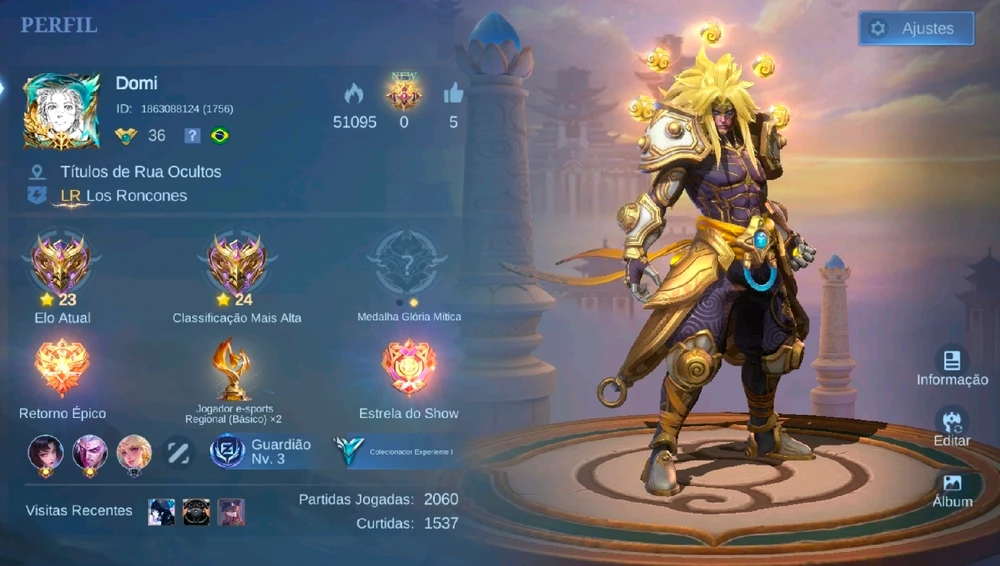
Task: View the Elo Atual rank badge
Action: click(61, 265)
